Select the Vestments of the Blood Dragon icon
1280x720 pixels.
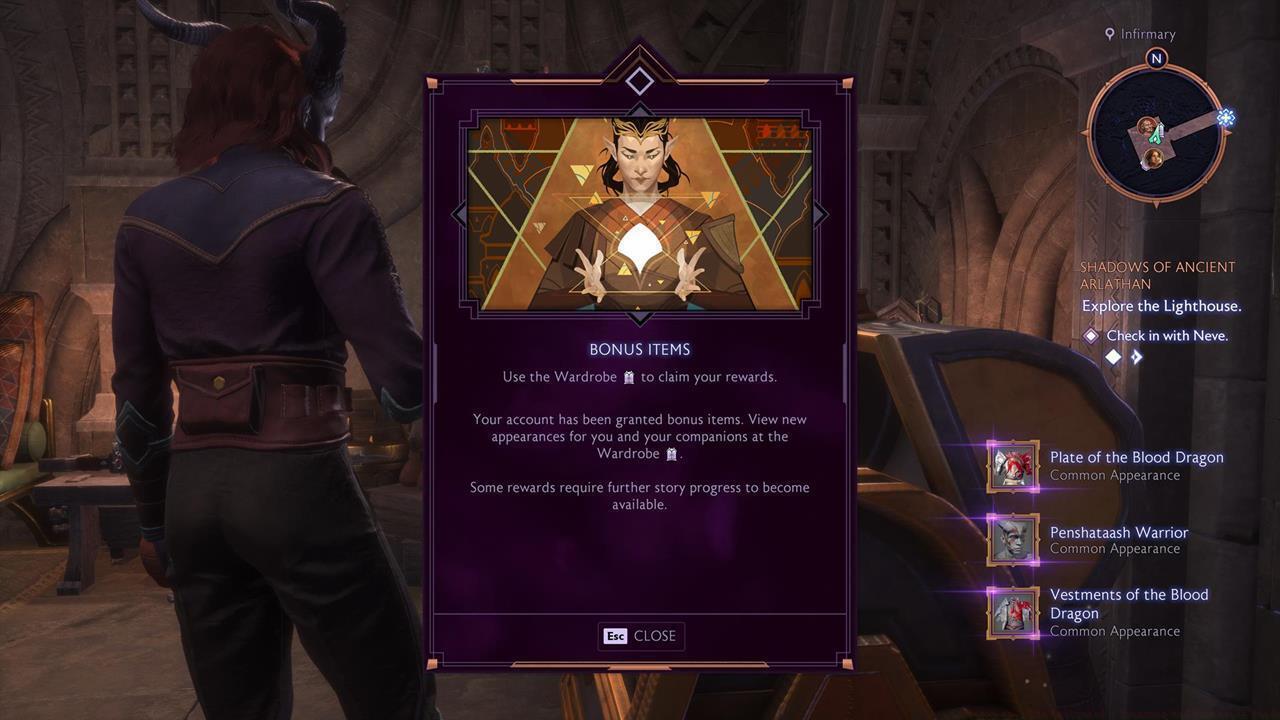click(x=1011, y=613)
